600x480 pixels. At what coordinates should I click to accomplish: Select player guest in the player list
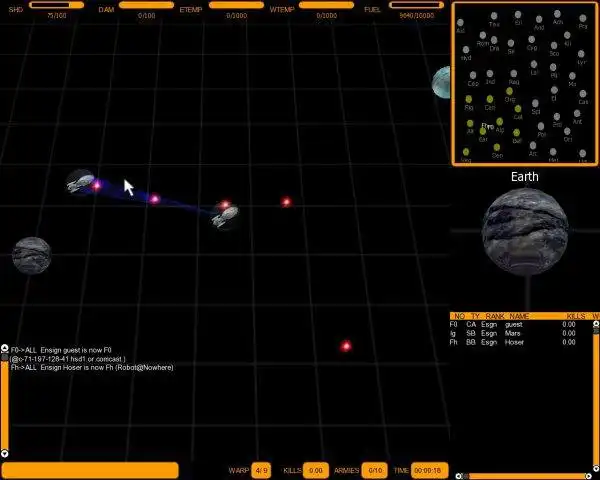(x=520, y=324)
